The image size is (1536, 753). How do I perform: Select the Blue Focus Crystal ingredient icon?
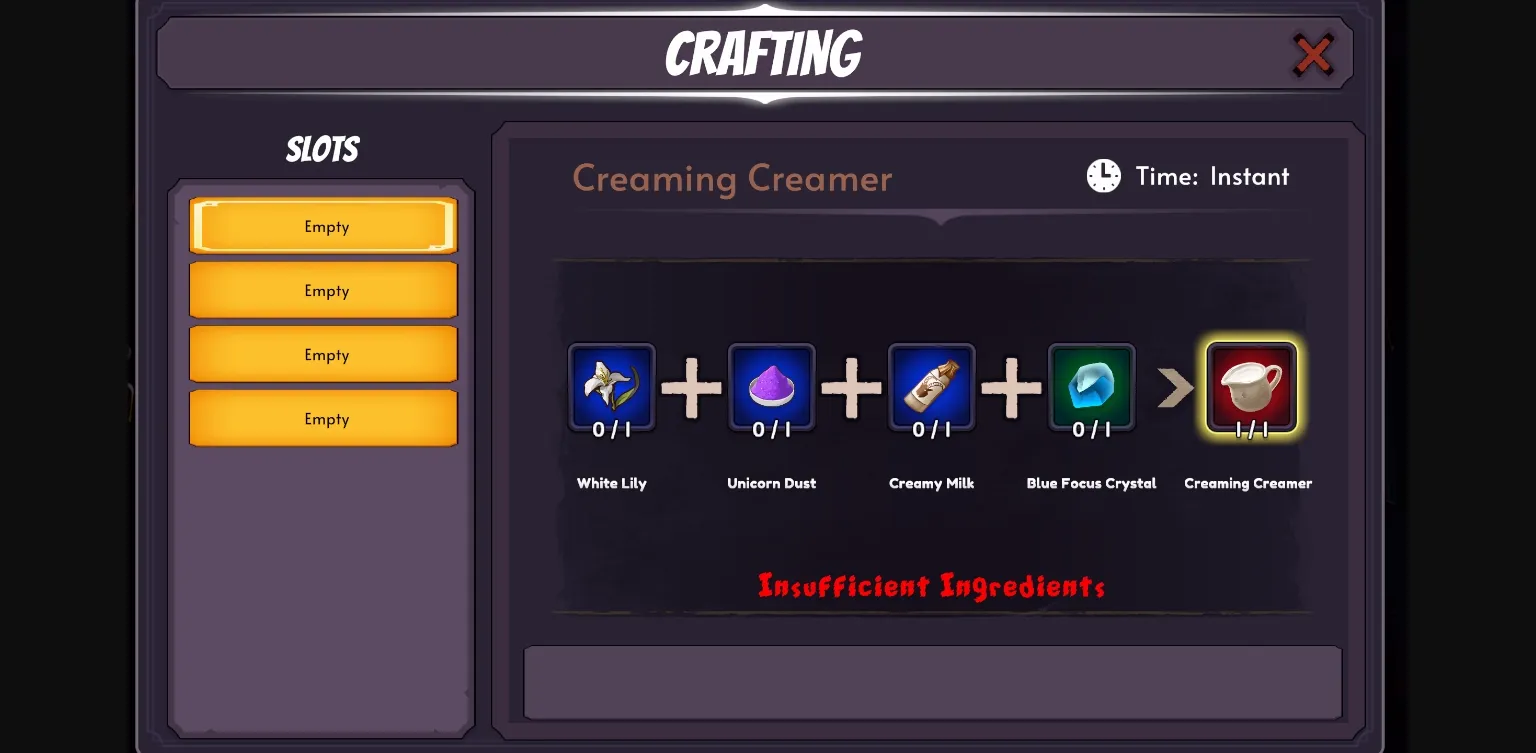1091,388
